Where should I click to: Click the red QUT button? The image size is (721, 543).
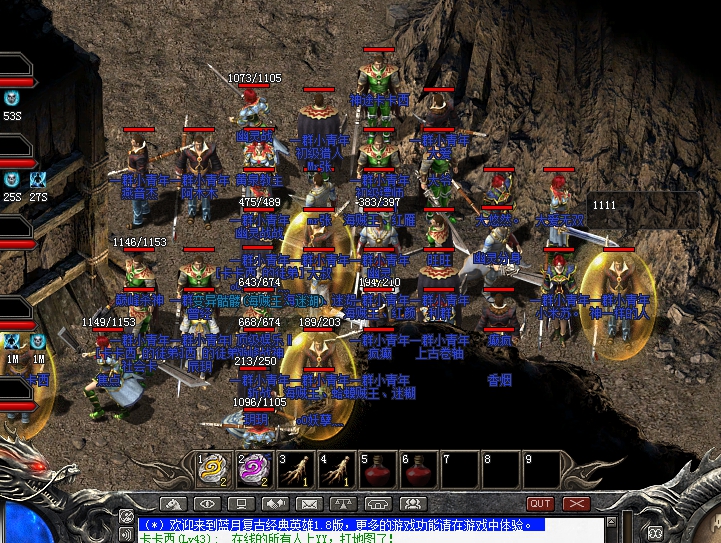pyautogui.click(x=540, y=504)
